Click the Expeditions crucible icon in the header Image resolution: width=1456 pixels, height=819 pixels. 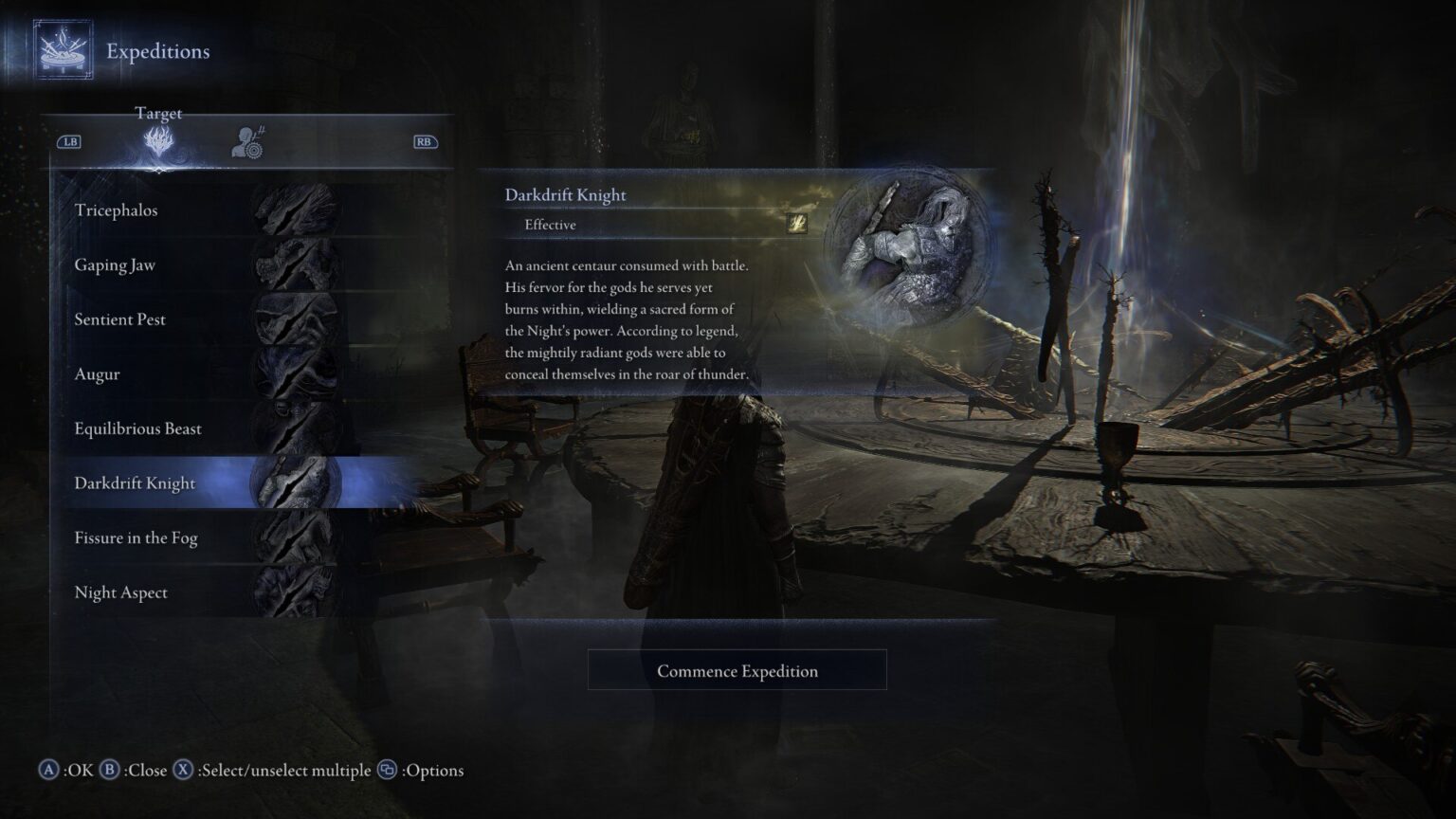[61, 51]
